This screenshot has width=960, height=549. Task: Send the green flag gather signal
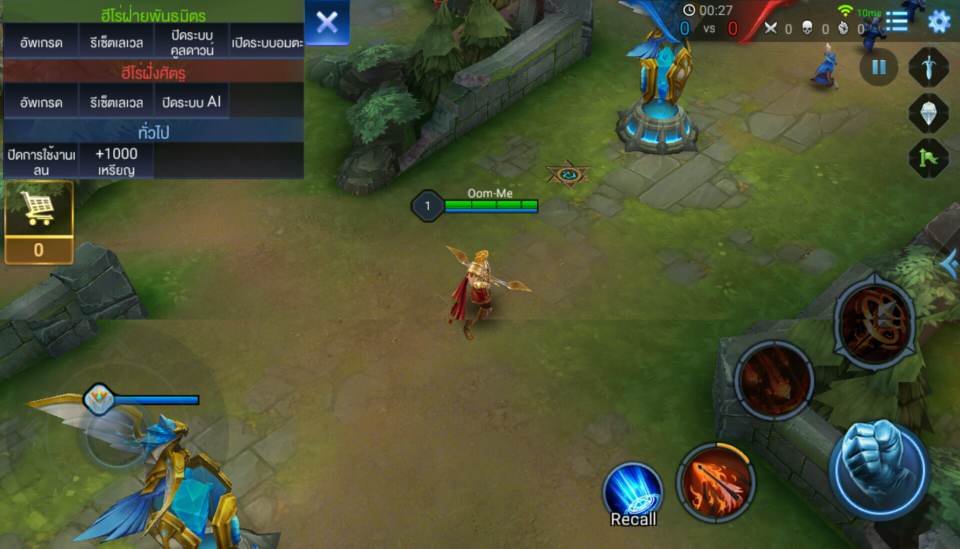tap(928, 158)
